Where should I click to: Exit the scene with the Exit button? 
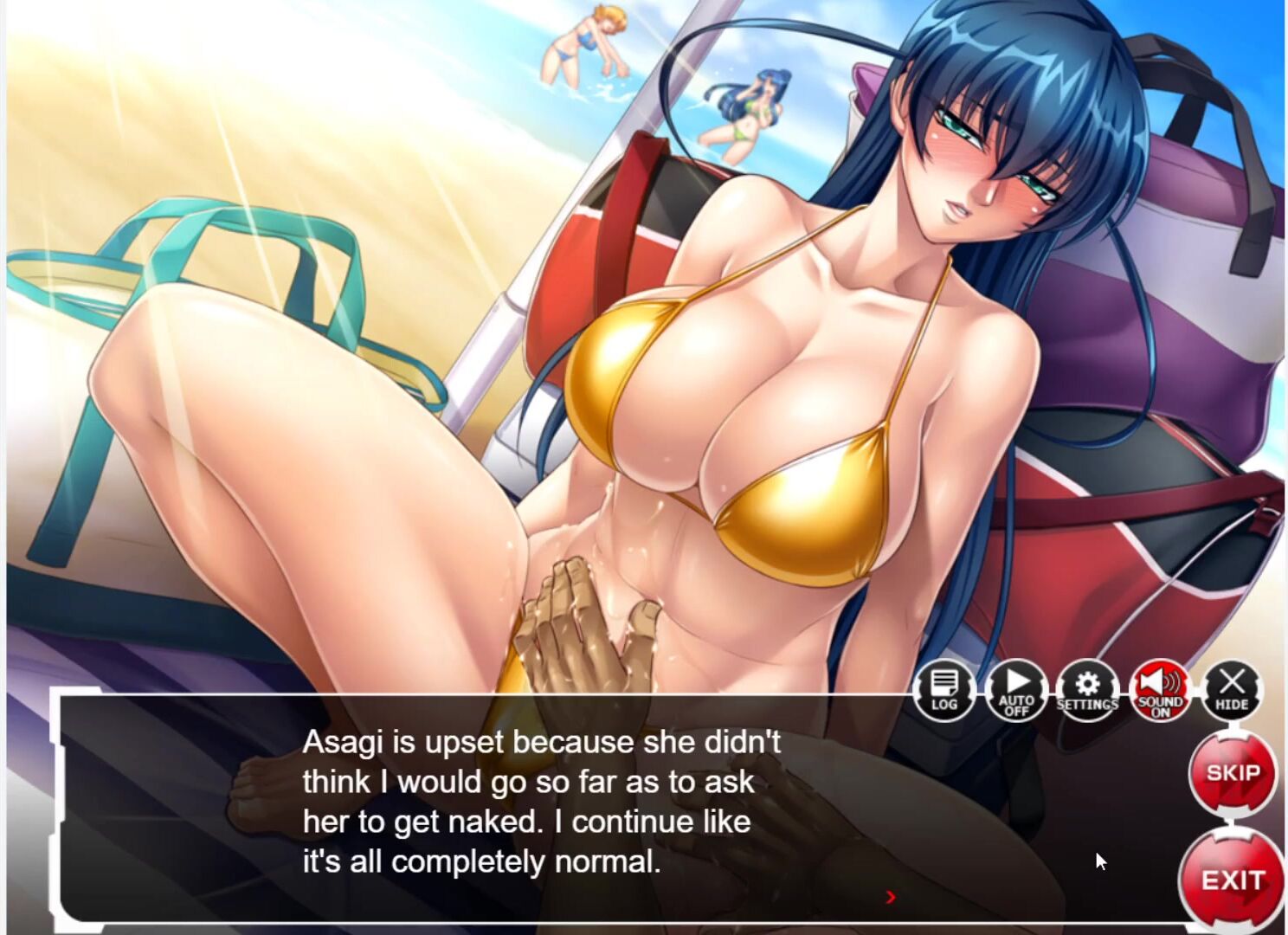coord(1232,880)
